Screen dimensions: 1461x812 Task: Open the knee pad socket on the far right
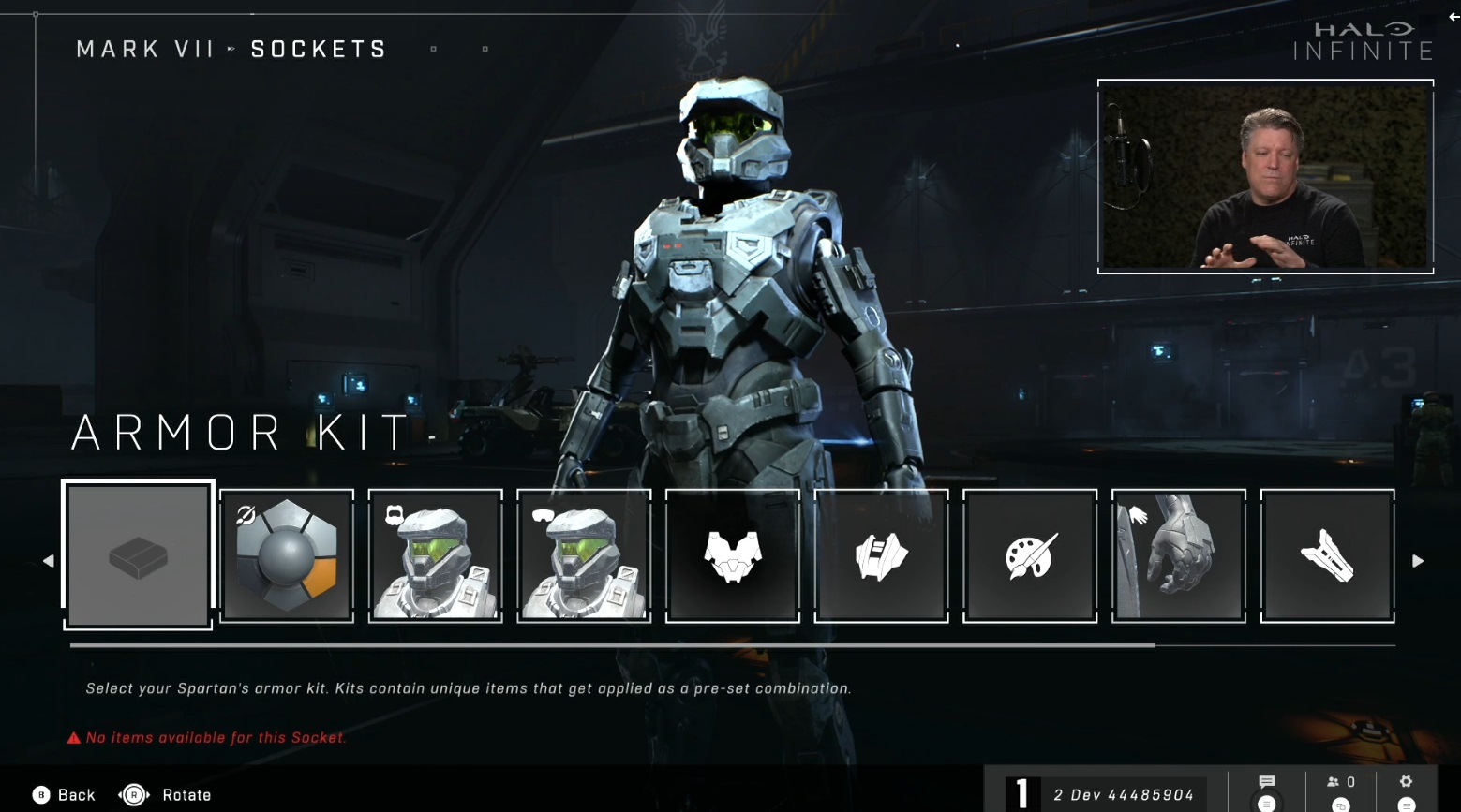pyautogui.click(x=1326, y=555)
